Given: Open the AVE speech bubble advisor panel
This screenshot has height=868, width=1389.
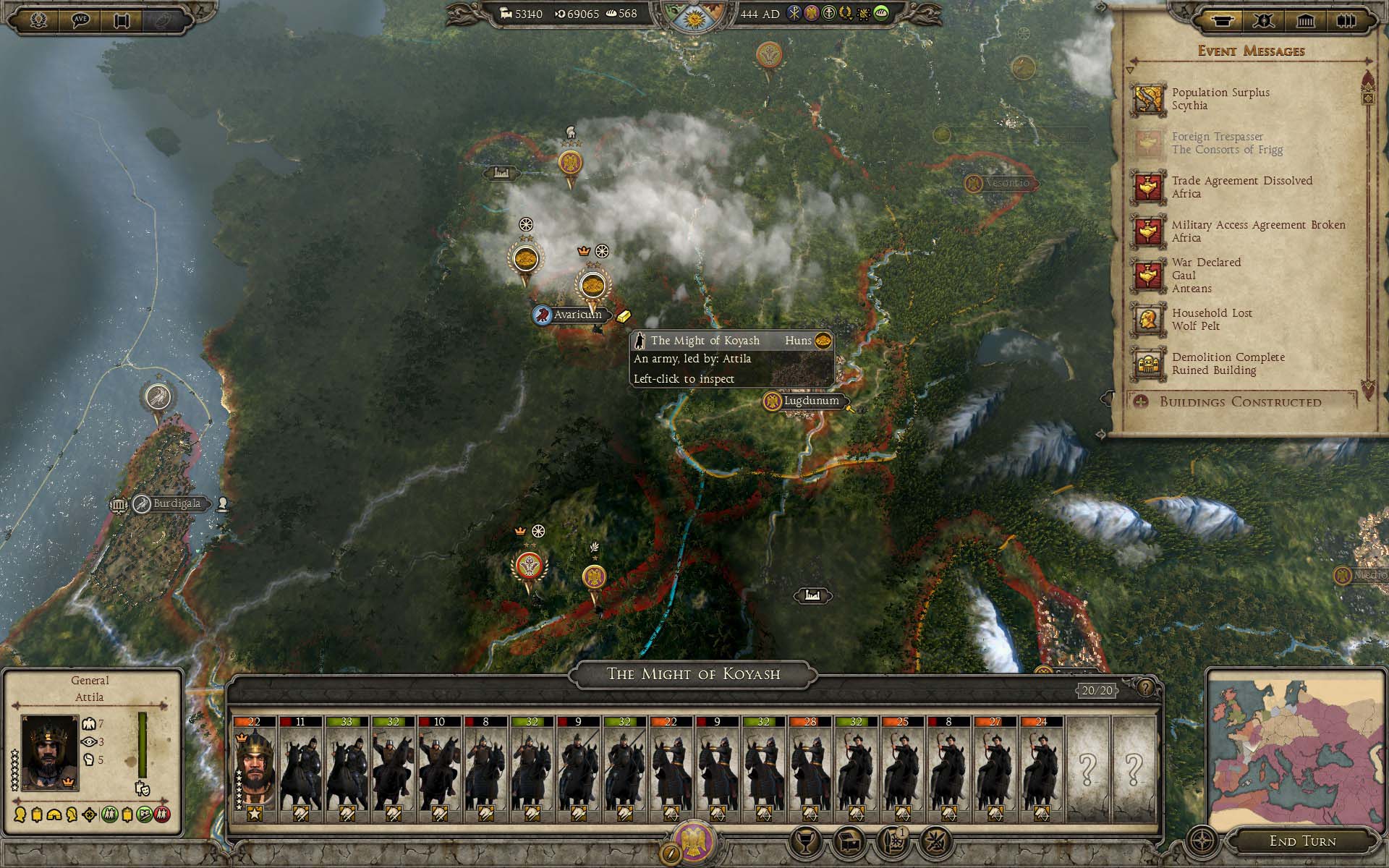Looking at the screenshot, I should (x=80, y=20).
